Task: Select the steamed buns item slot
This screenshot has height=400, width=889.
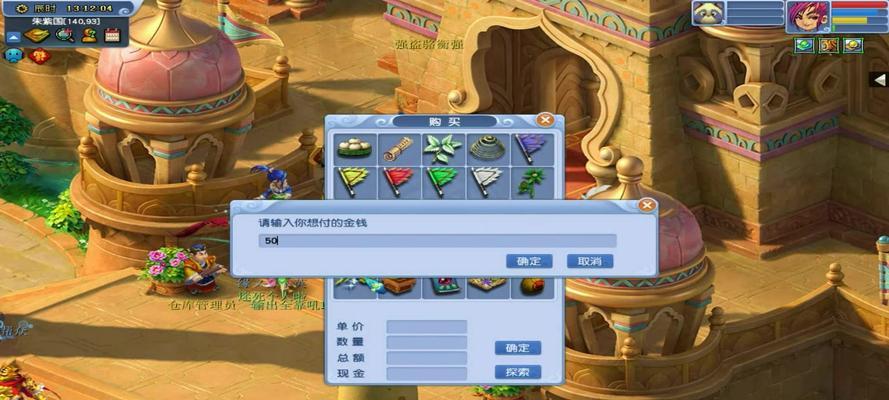Action: pyautogui.click(x=354, y=149)
